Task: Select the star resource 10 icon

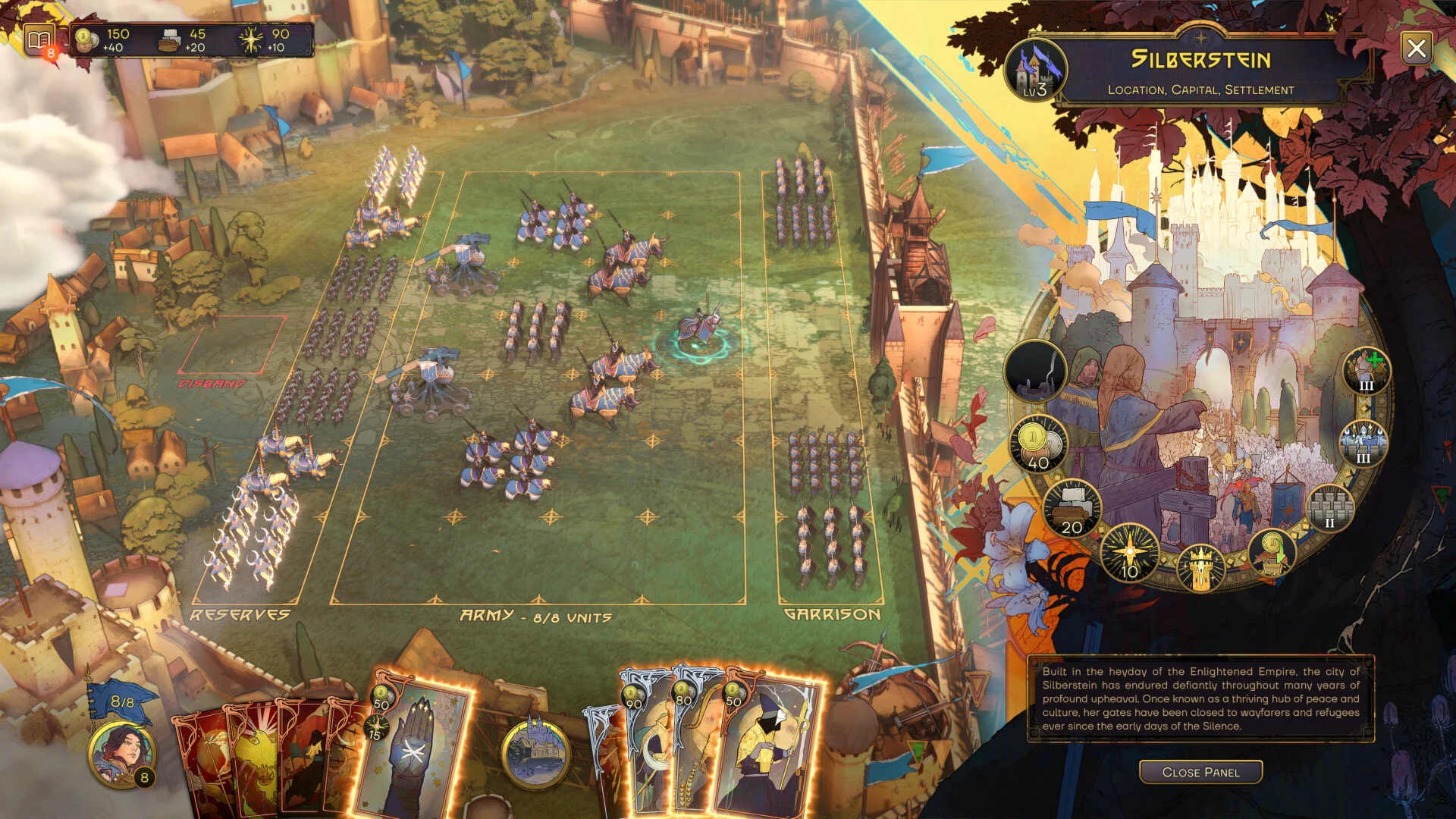Action: tap(1129, 554)
